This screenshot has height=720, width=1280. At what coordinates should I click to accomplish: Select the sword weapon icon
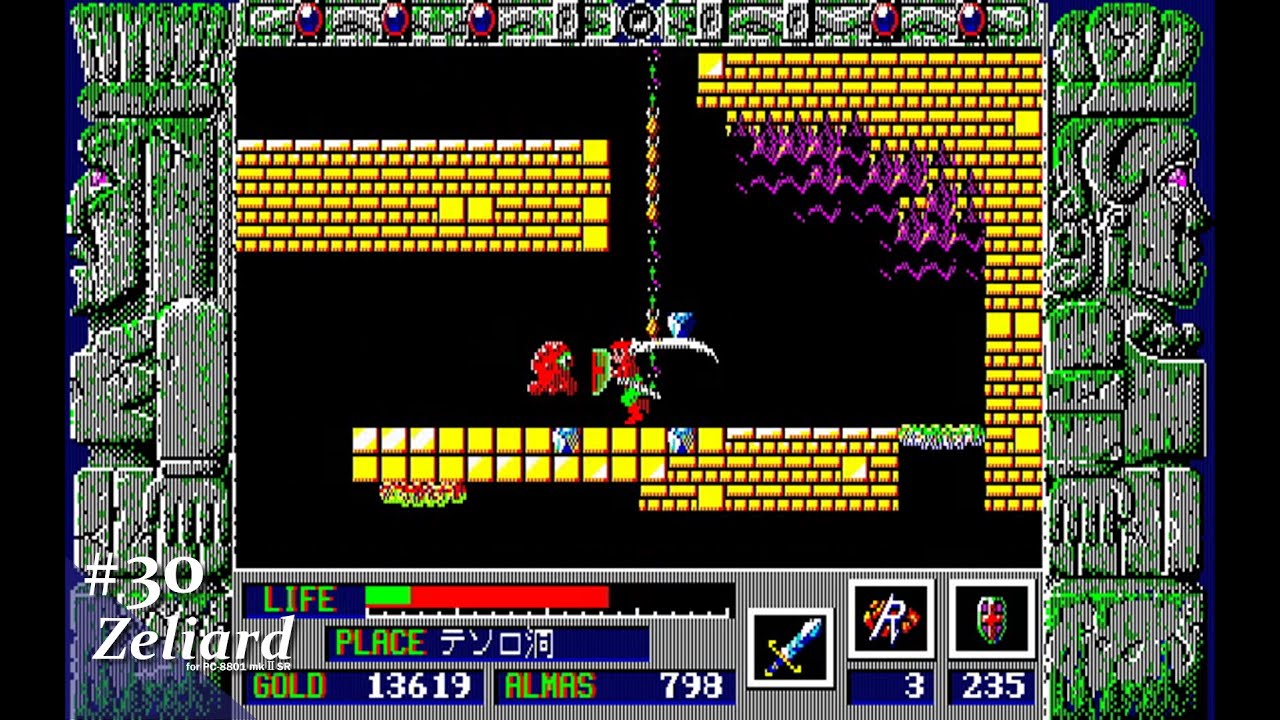pos(788,644)
